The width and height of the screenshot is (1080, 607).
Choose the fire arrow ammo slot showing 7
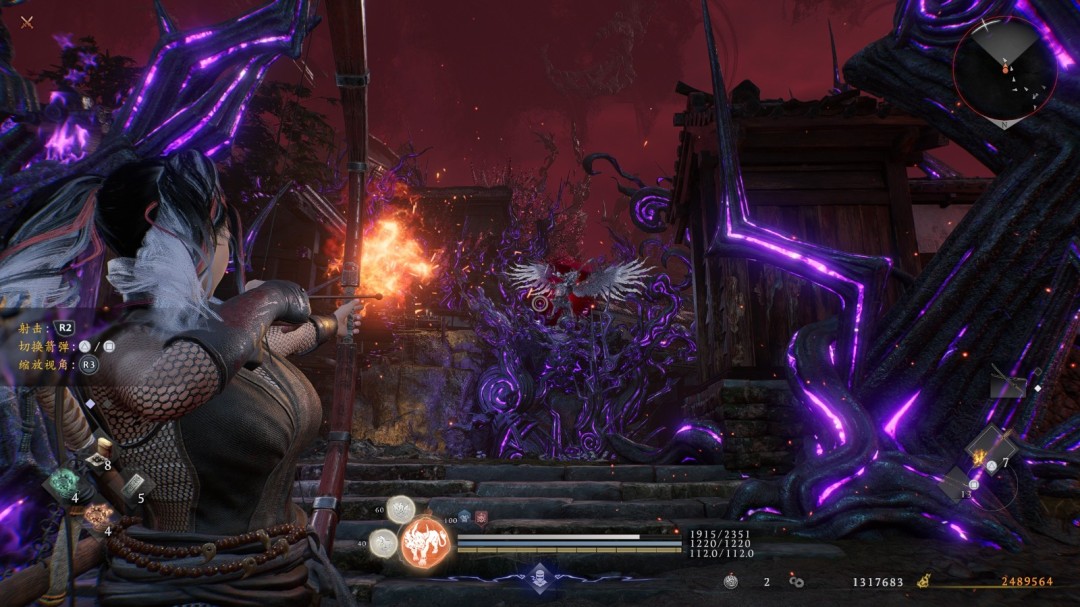point(990,446)
